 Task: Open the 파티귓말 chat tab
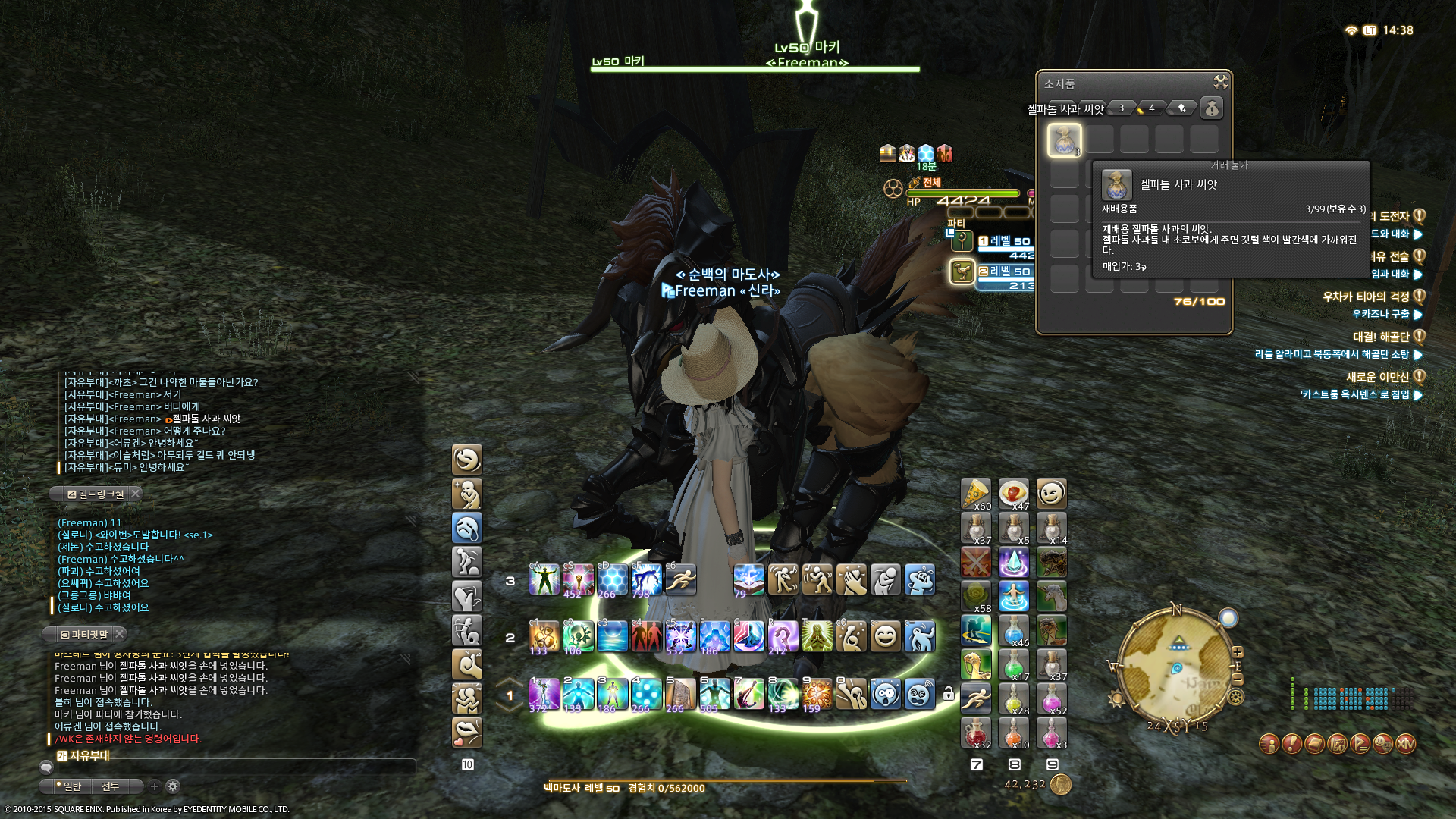[85, 634]
